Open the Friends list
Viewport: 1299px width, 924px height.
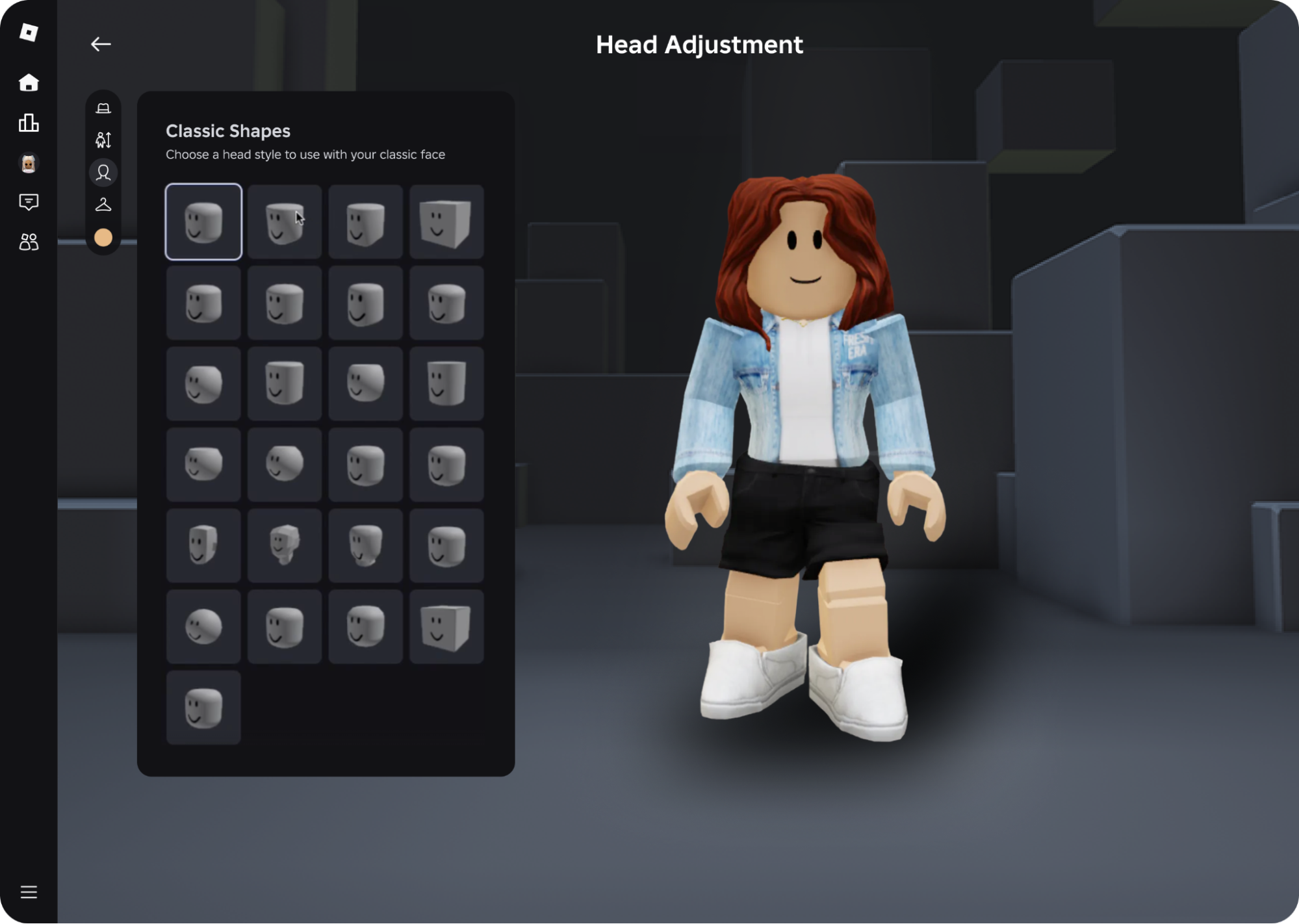point(29,242)
